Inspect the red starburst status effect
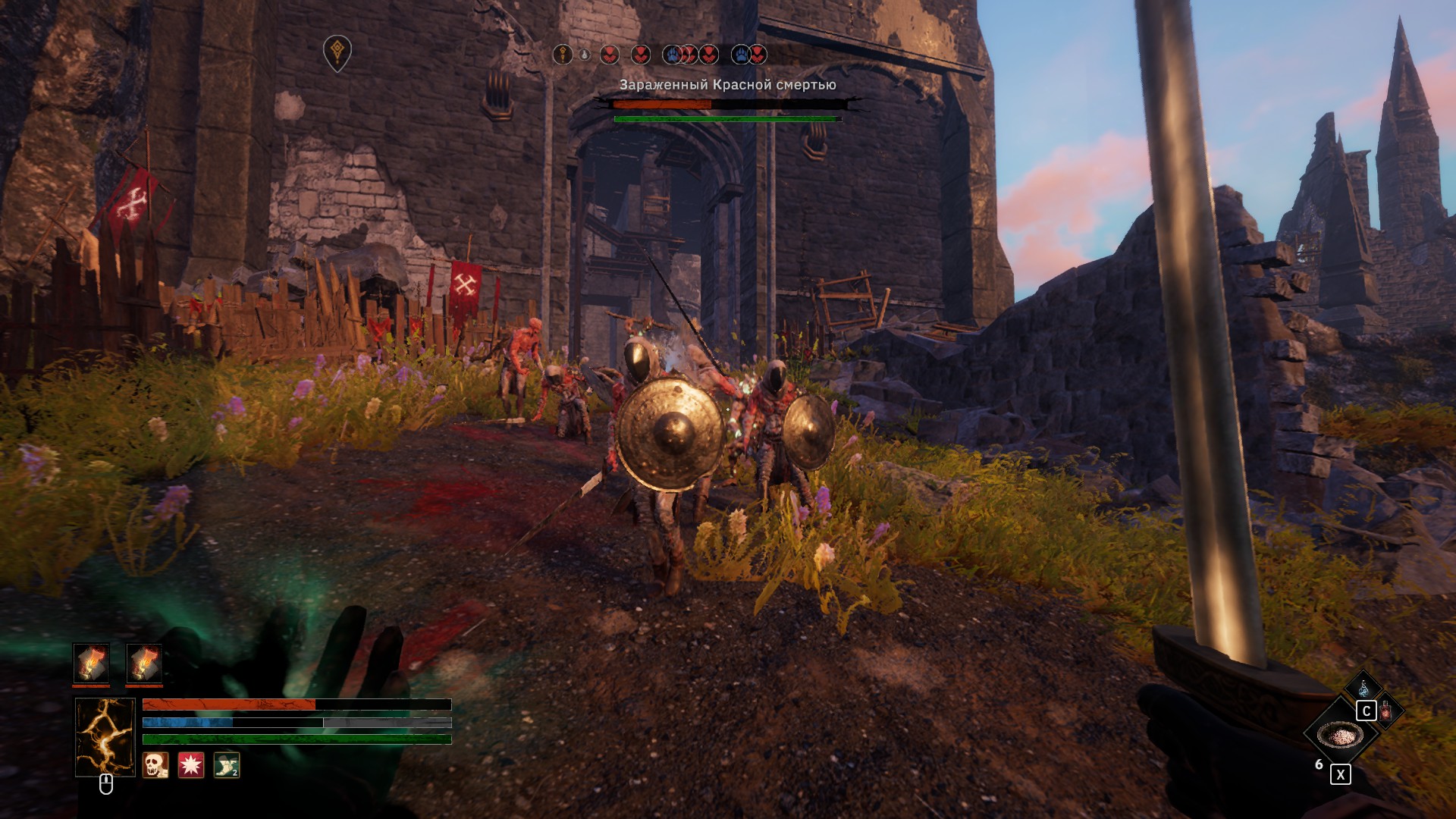This screenshot has width=1456, height=819. (x=191, y=765)
